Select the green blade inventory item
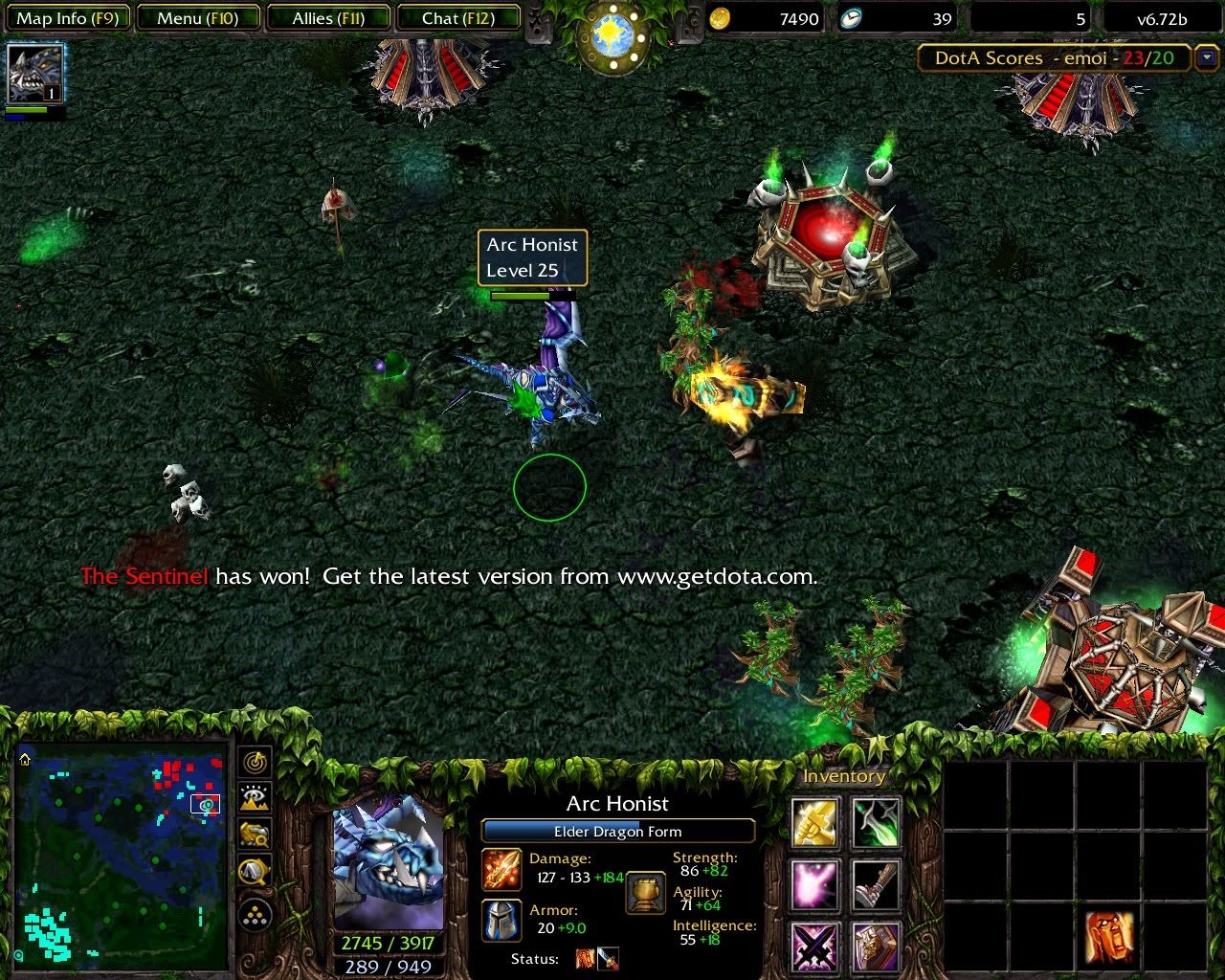The image size is (1225, 980). [x=877, y=822]
